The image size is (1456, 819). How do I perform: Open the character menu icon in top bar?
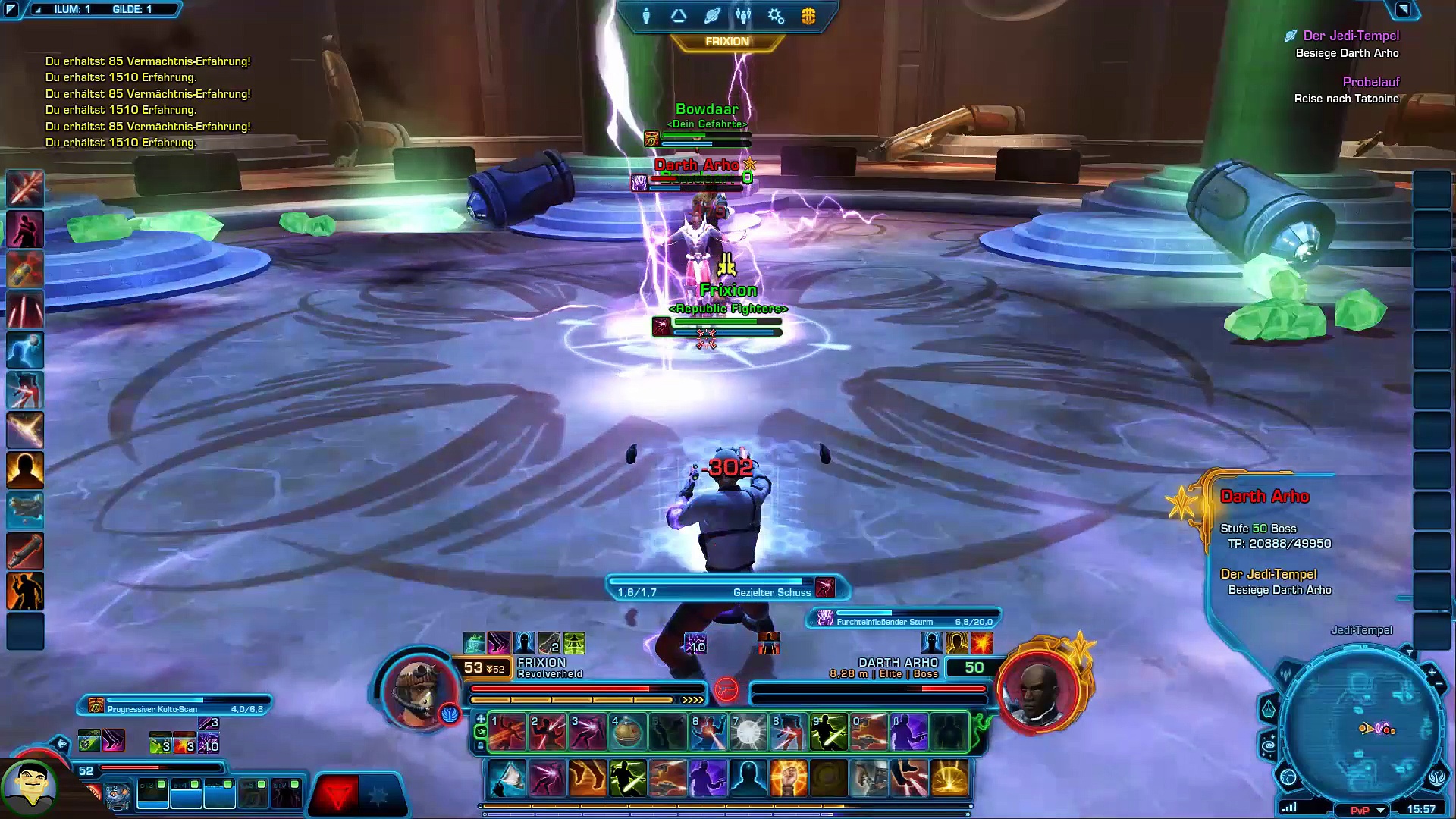646,16
